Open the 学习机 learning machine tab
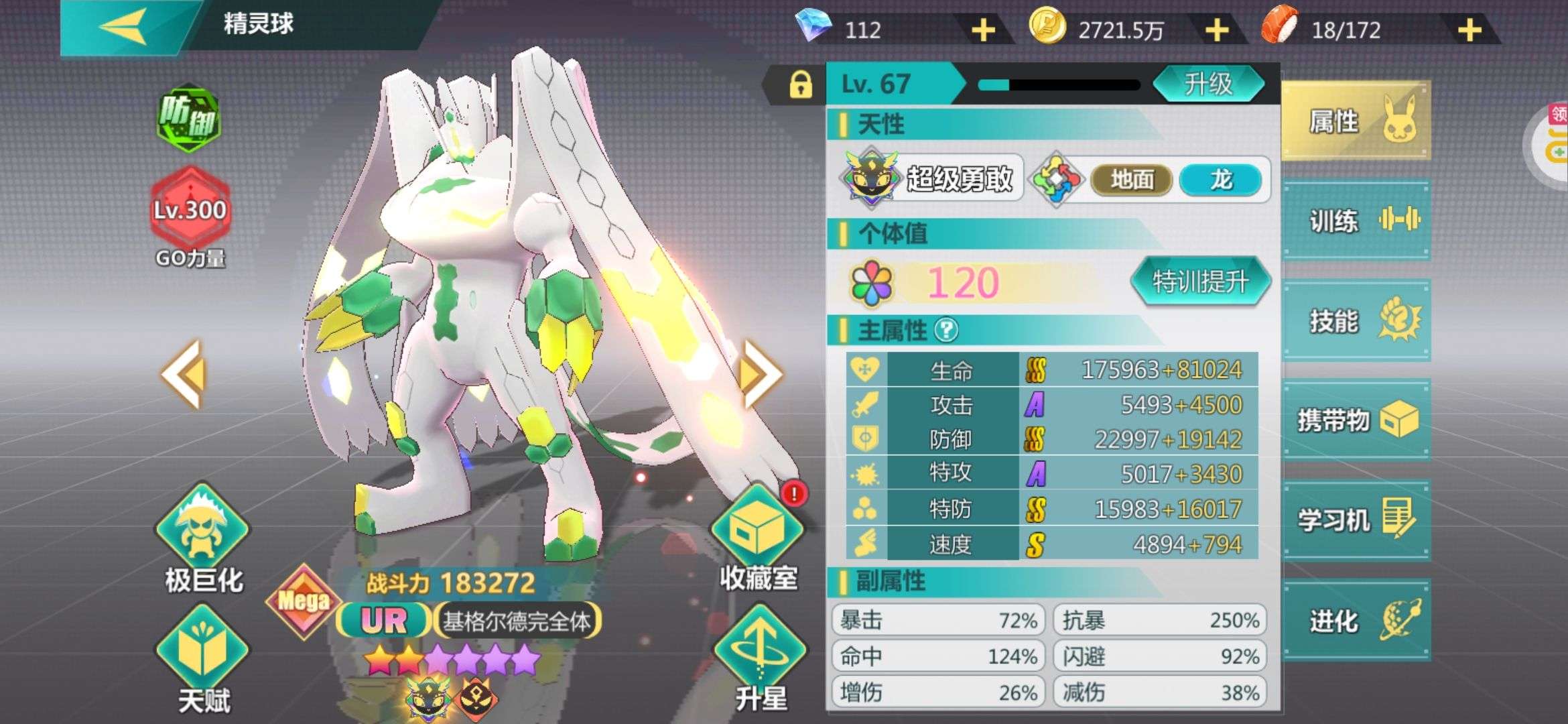The width and height of the screenshot is (1568, 724). (x=1356, y=520)
